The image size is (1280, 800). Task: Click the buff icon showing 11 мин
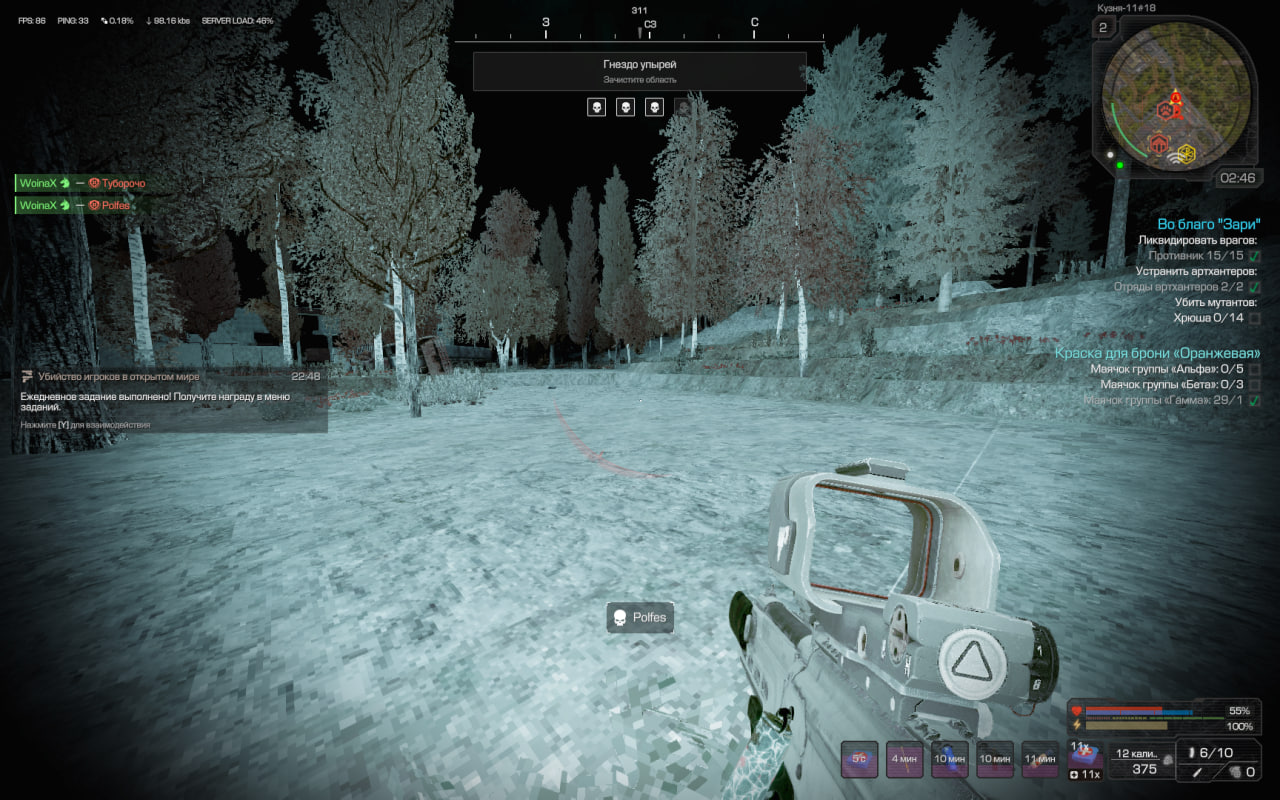1040,759
